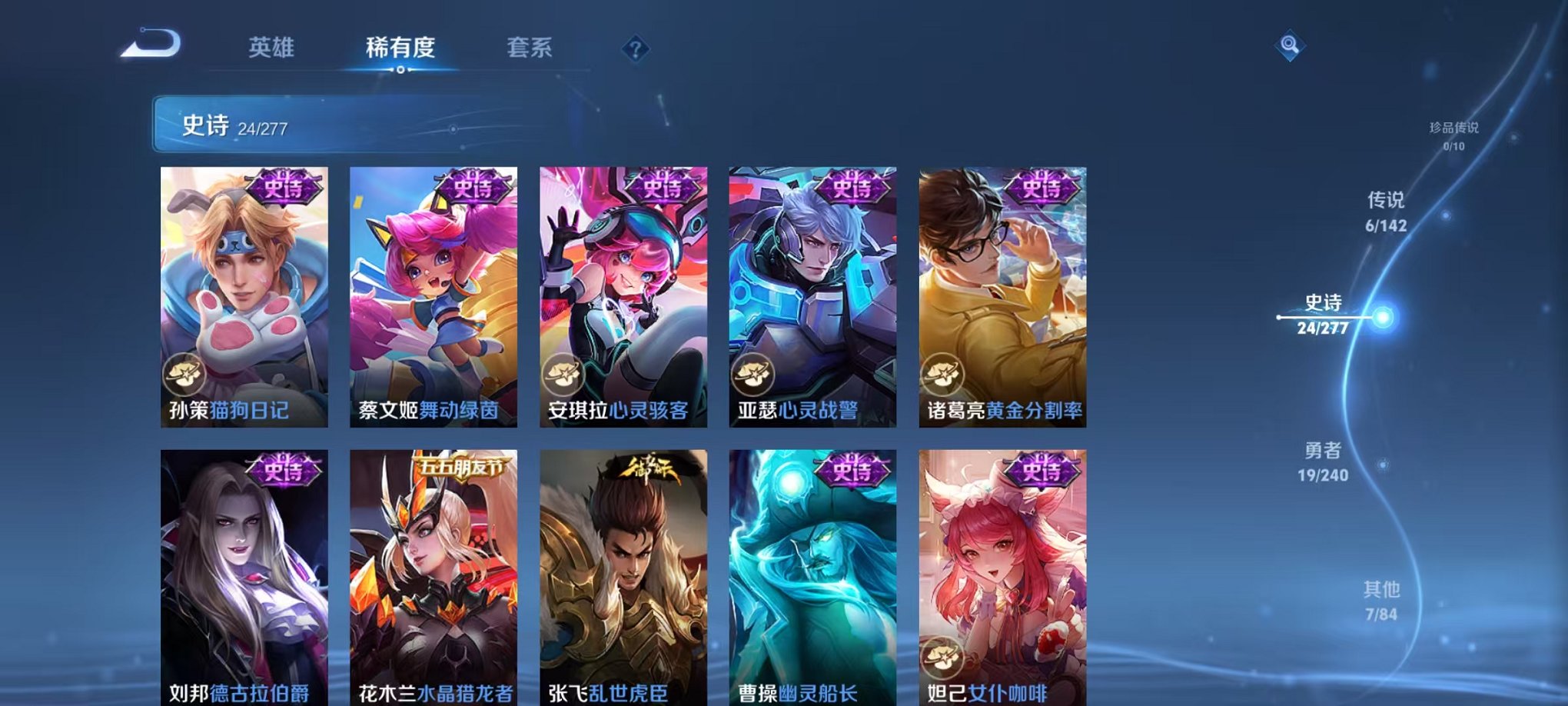Switch to the 英雄 tab
This screenshot has width=1568, height=706.
coord(271,48)
